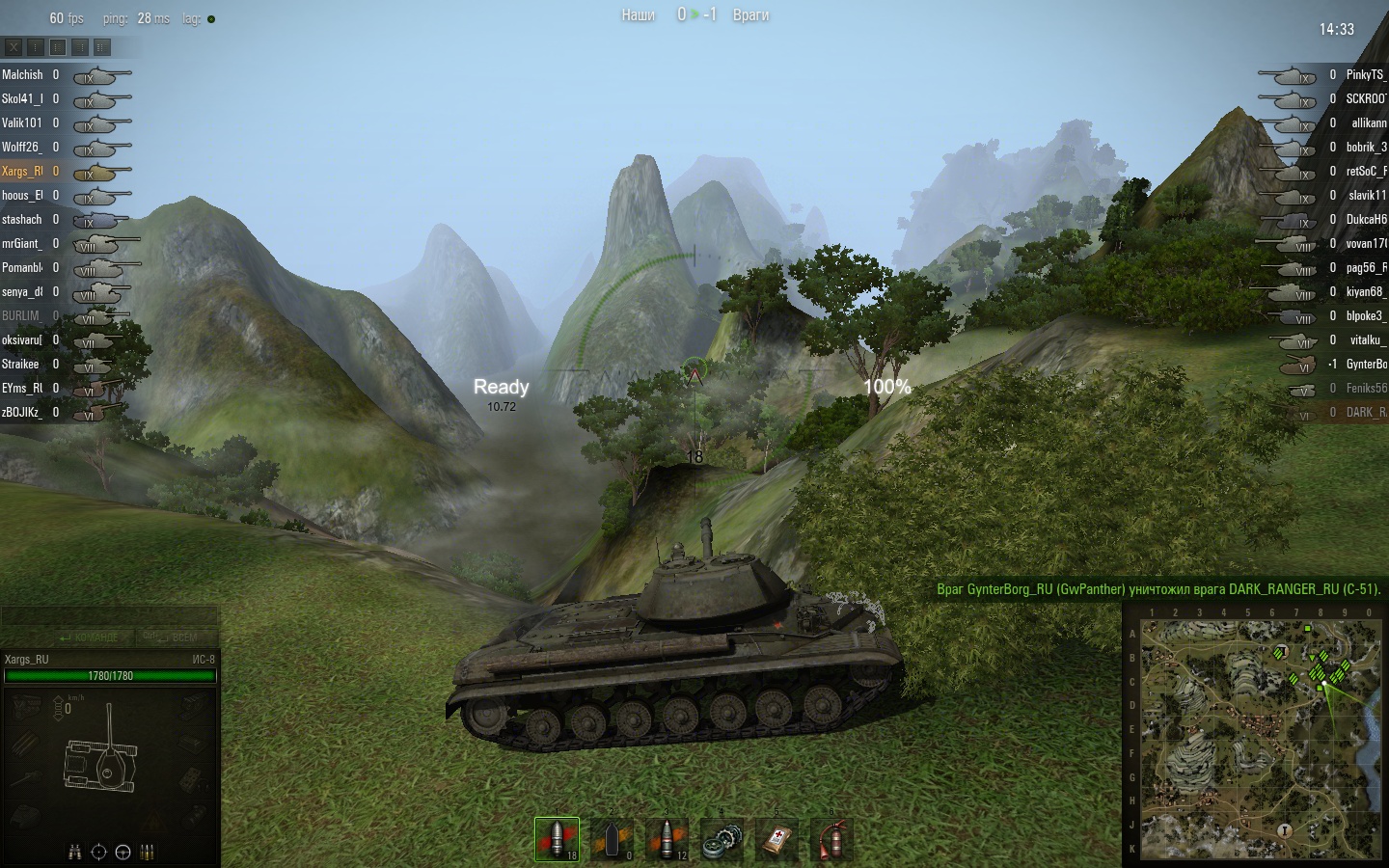This screenshot has height=868, width=1389.
Task: Use the repair kit consumable
Action: pos(722,839)
